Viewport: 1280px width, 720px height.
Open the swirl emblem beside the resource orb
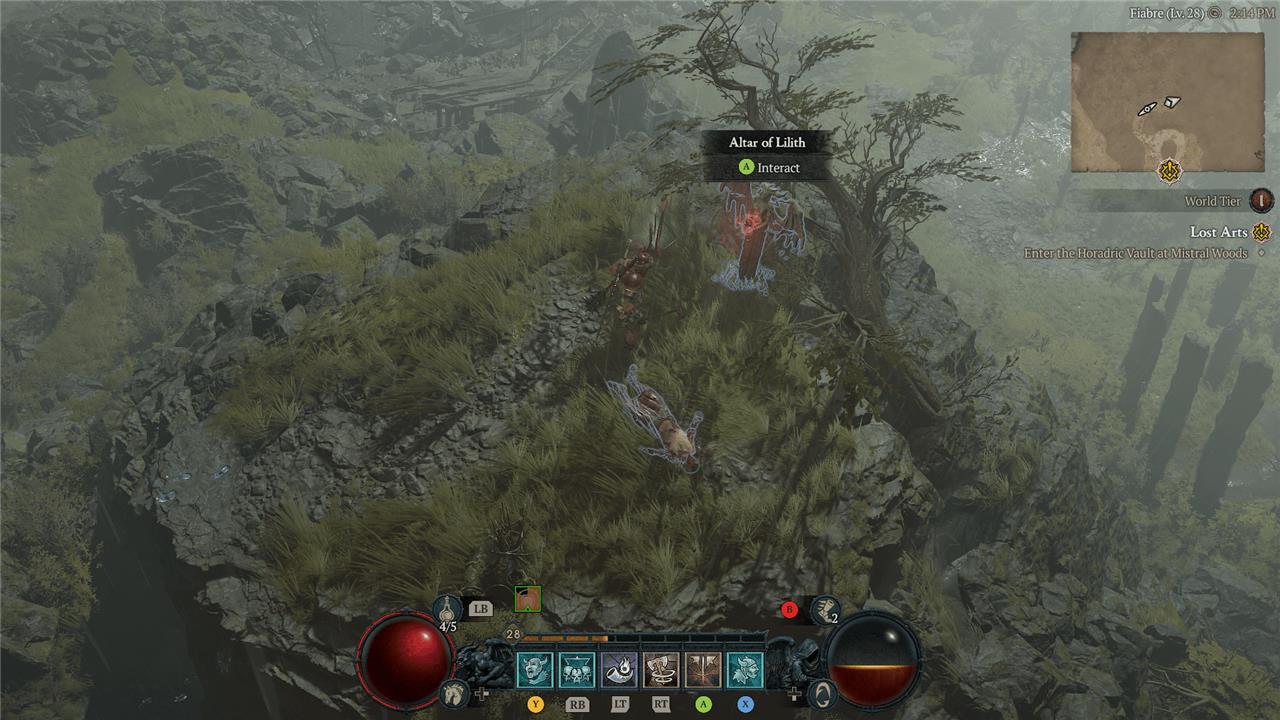click(x=820, y=691)
